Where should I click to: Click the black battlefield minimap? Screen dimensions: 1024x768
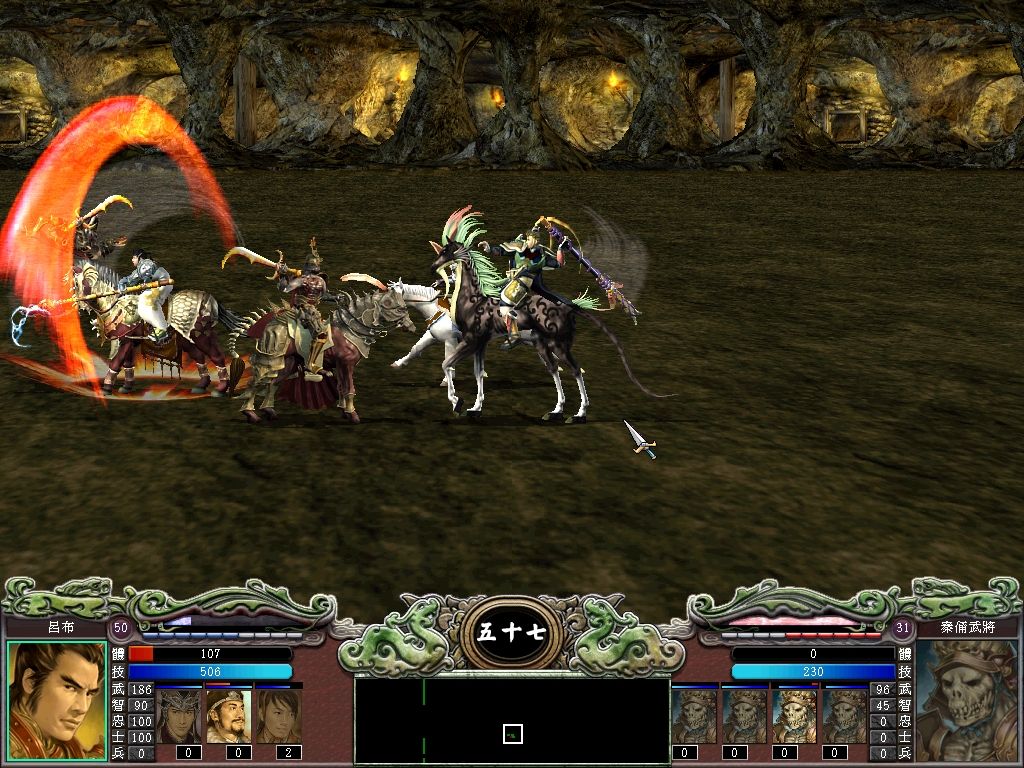[x=512, y=720]
